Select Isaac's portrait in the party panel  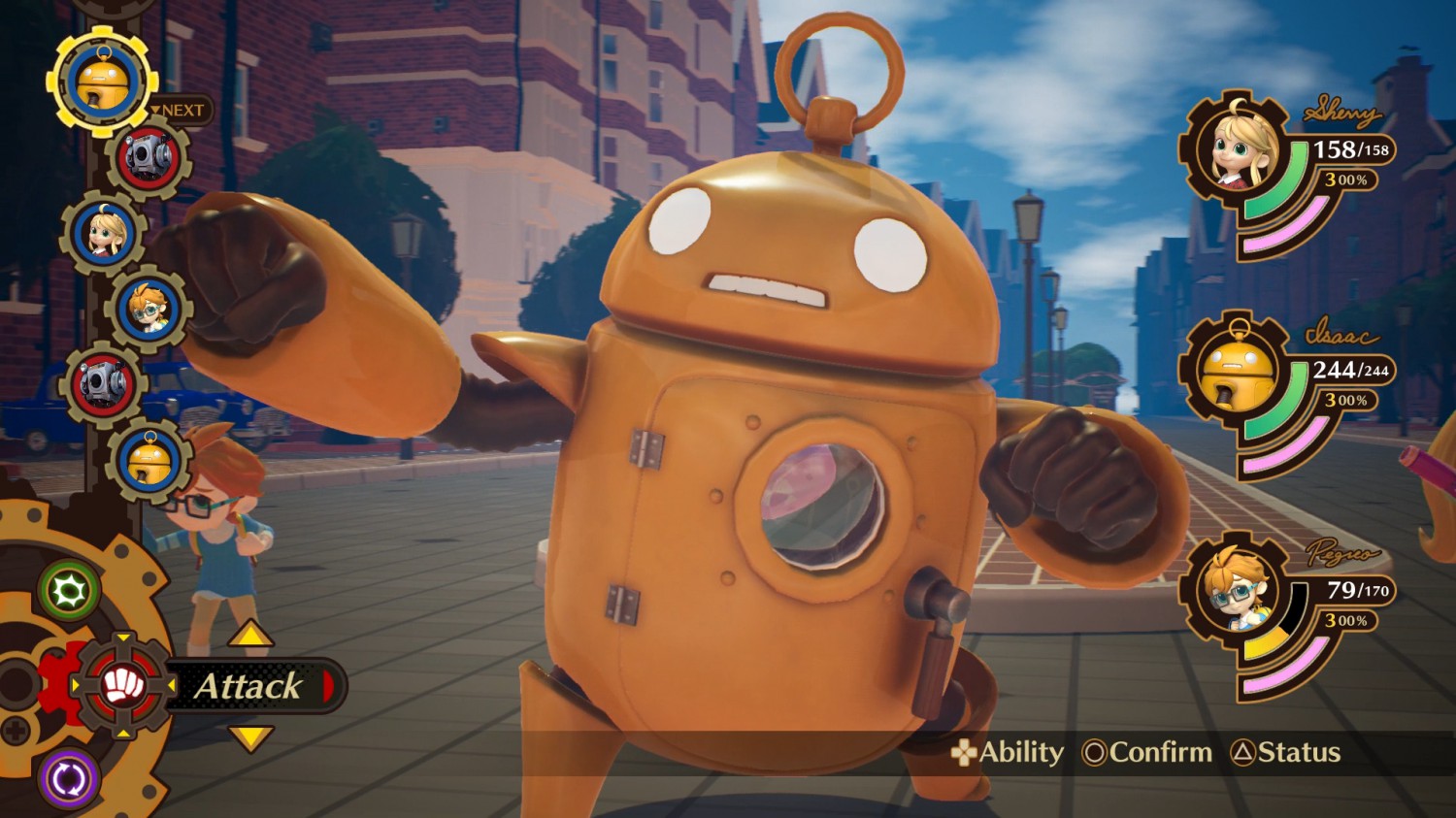click(x=1236, y=371)
